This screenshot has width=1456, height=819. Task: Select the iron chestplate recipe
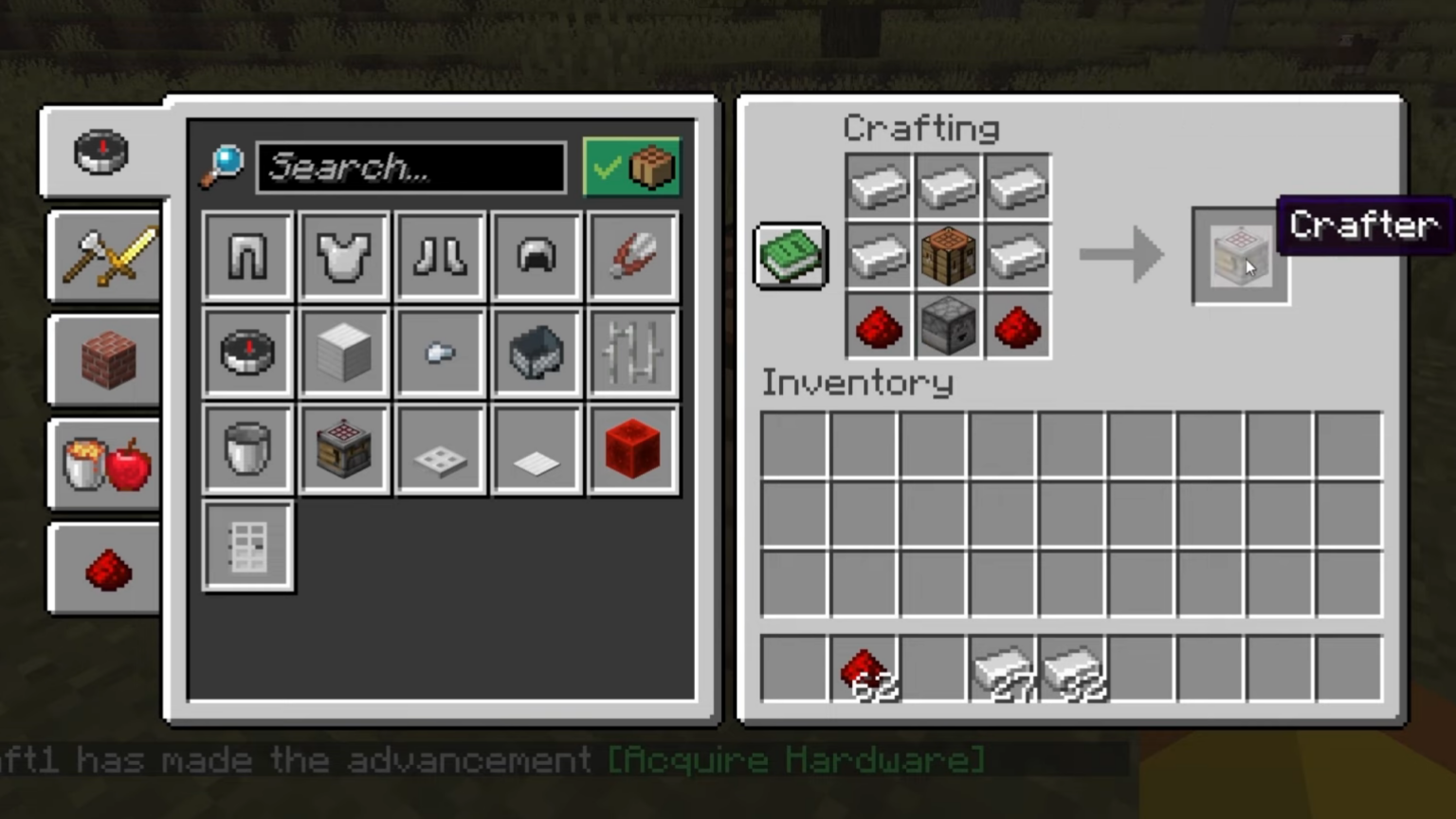343,256
